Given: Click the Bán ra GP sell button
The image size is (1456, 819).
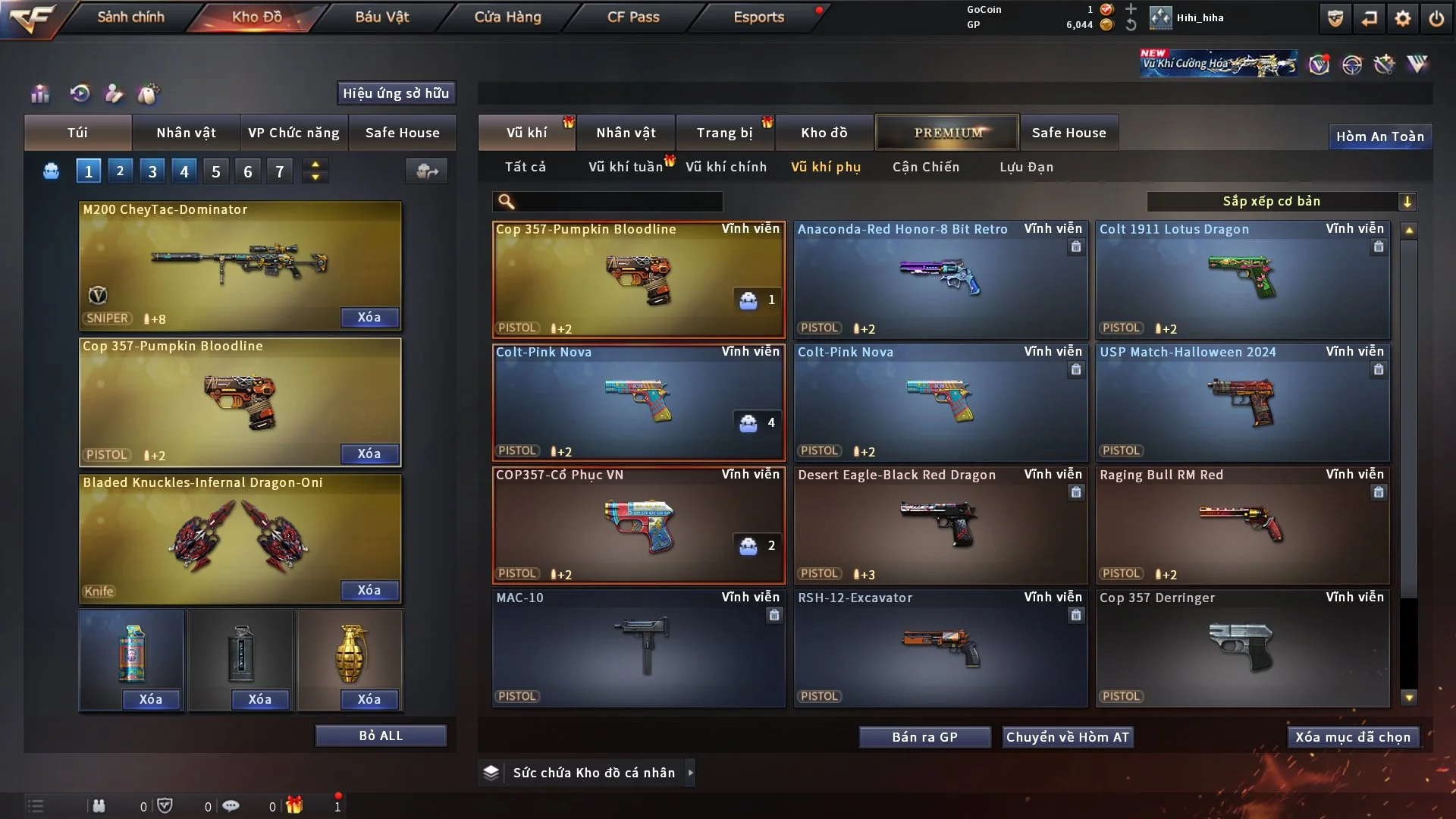Looking at the screenshot, I should pyautogui.click(x=924, y=737).
